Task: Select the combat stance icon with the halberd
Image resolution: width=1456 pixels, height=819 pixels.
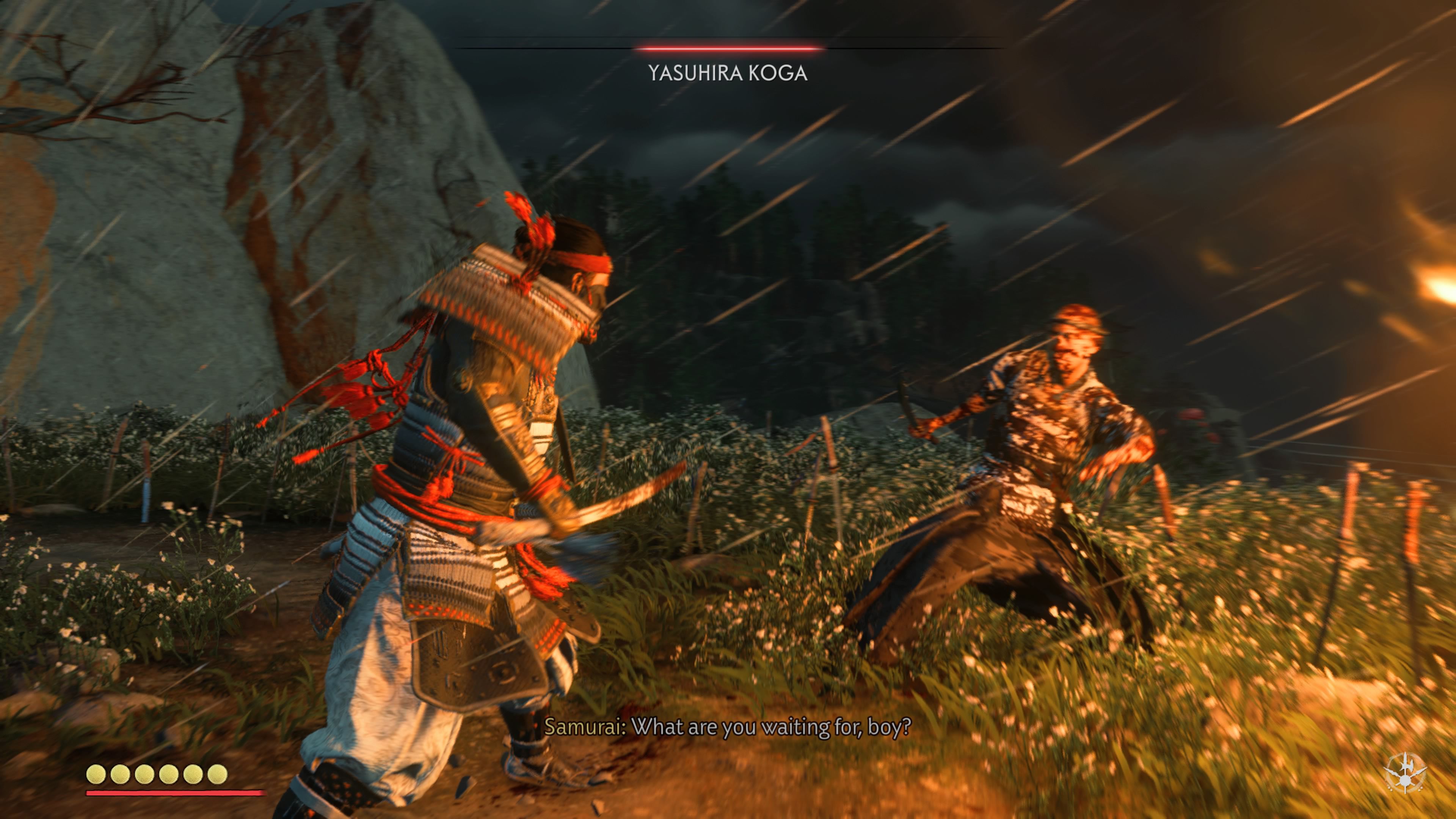Action: (1405, 772)
